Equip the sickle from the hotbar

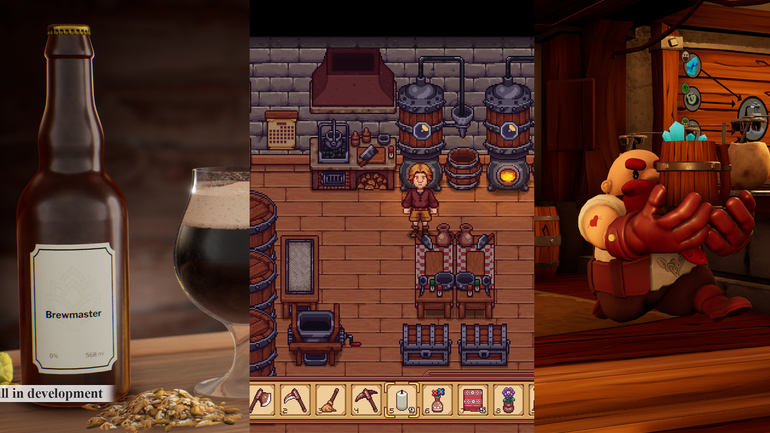tap(294, 399)
